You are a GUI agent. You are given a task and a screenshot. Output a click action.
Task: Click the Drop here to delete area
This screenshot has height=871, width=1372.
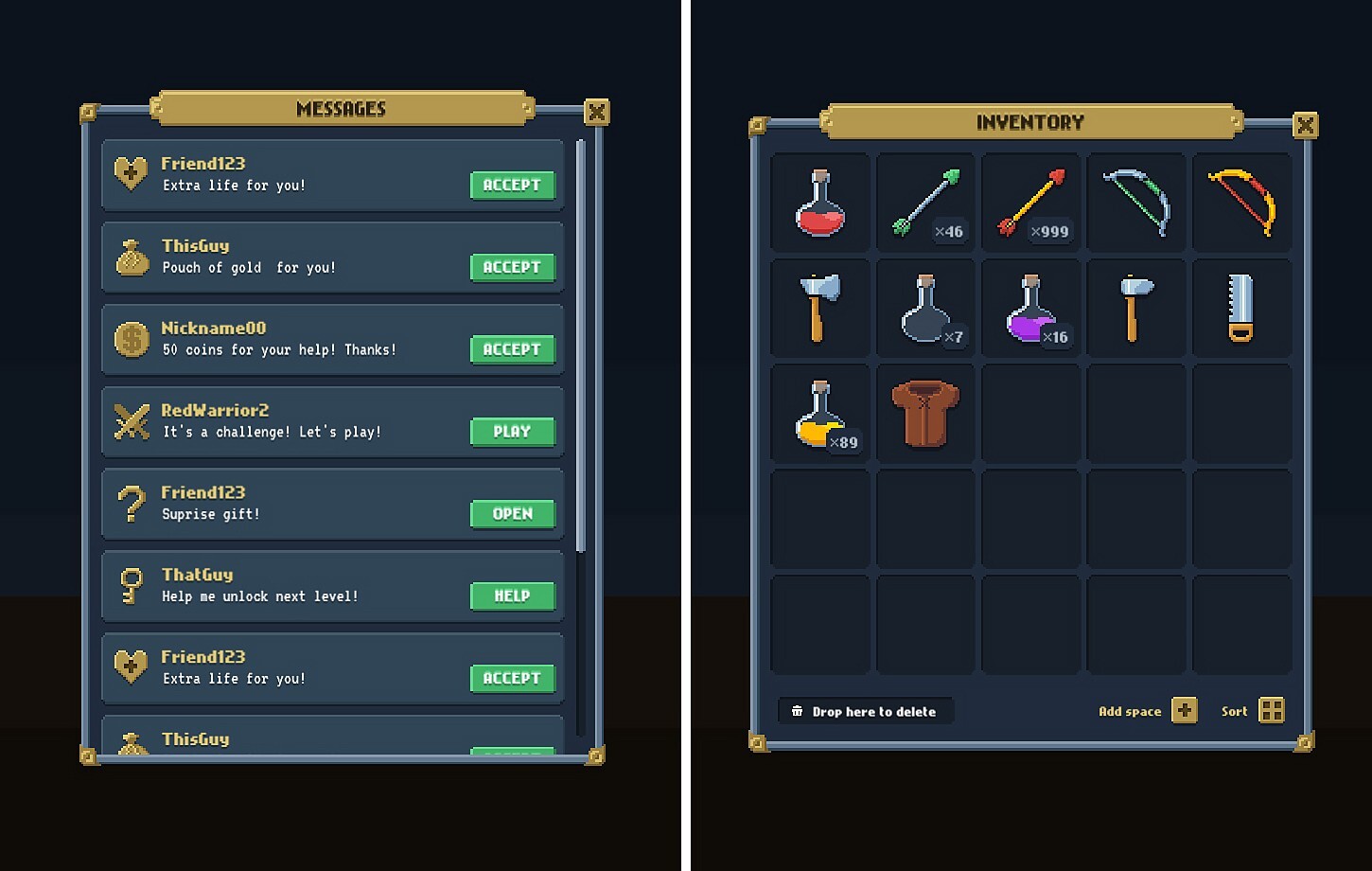864,710
